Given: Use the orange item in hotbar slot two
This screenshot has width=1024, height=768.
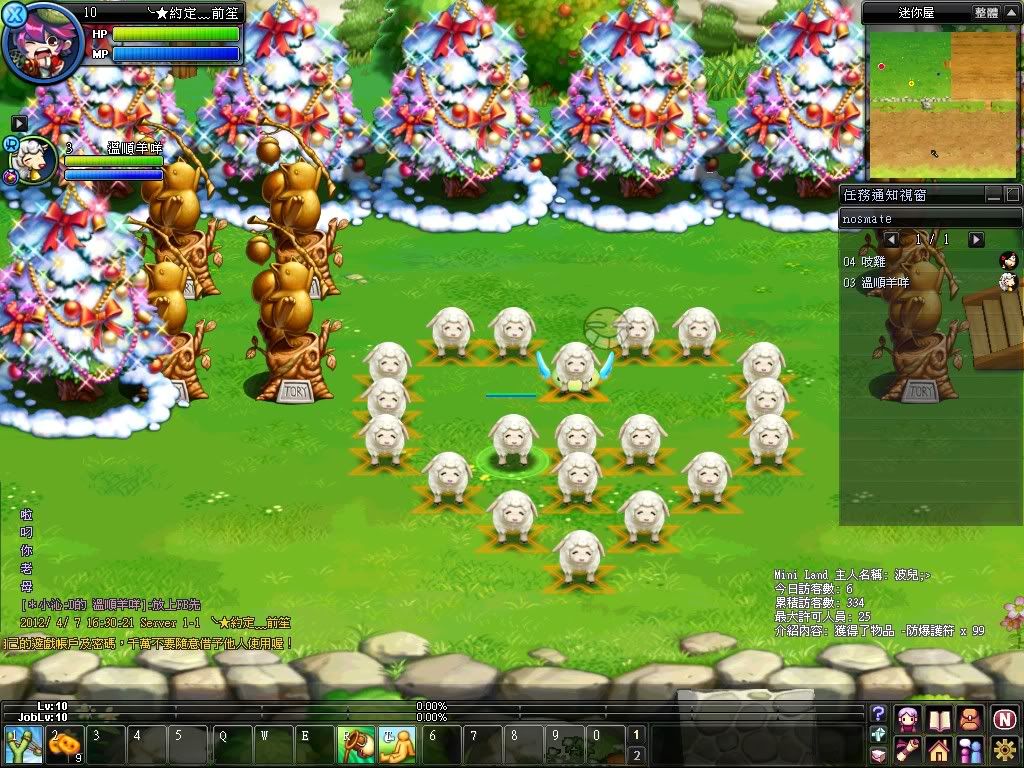Looking at the screenshot, I should coord(65,746).
